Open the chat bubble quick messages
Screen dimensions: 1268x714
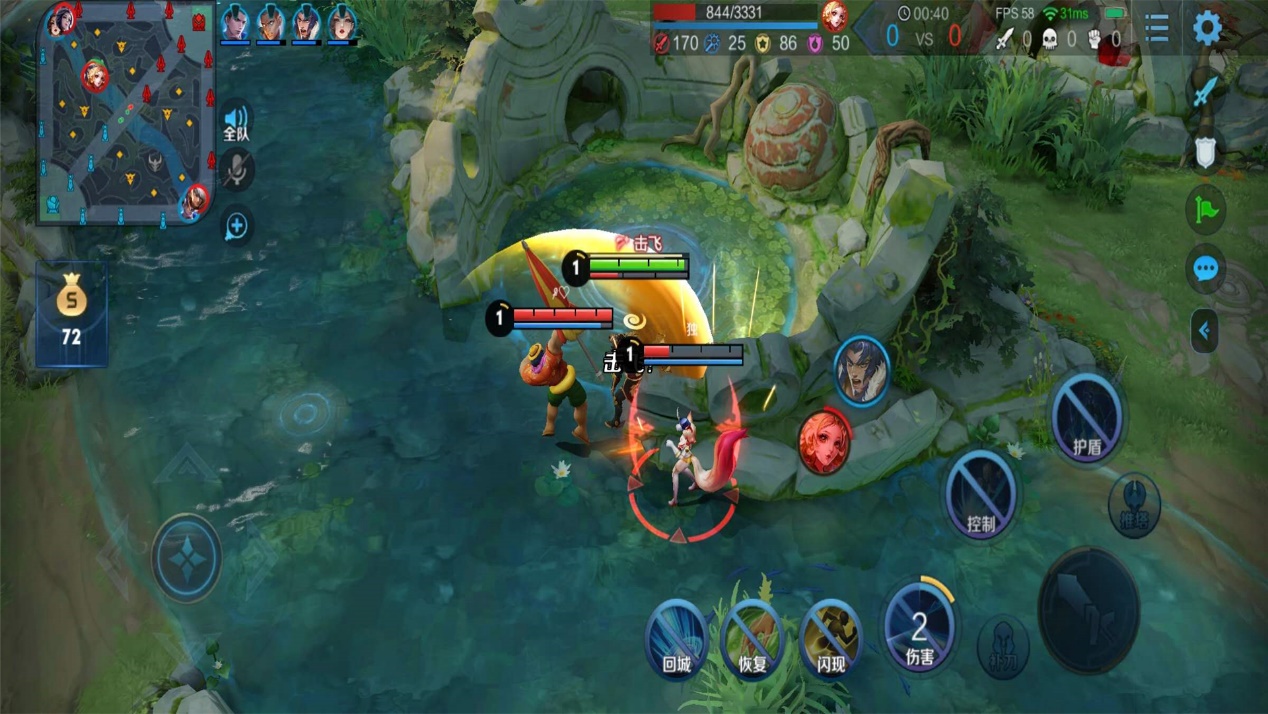pos(1206,269)
